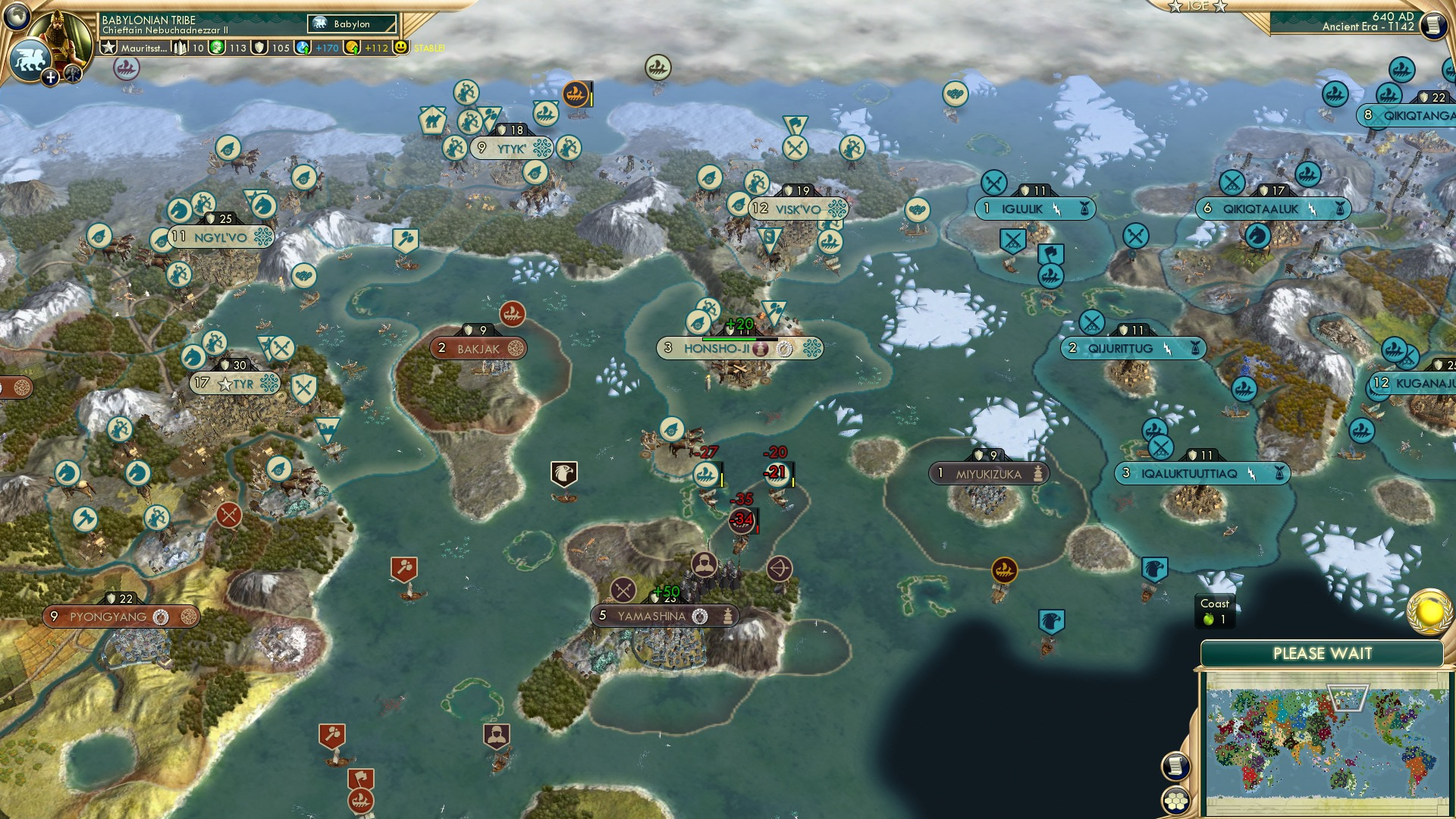This screenshot has height=819, width=1456.
Task: Toggle strategic view with the hex grid icon
Action: click(1175, 800)
